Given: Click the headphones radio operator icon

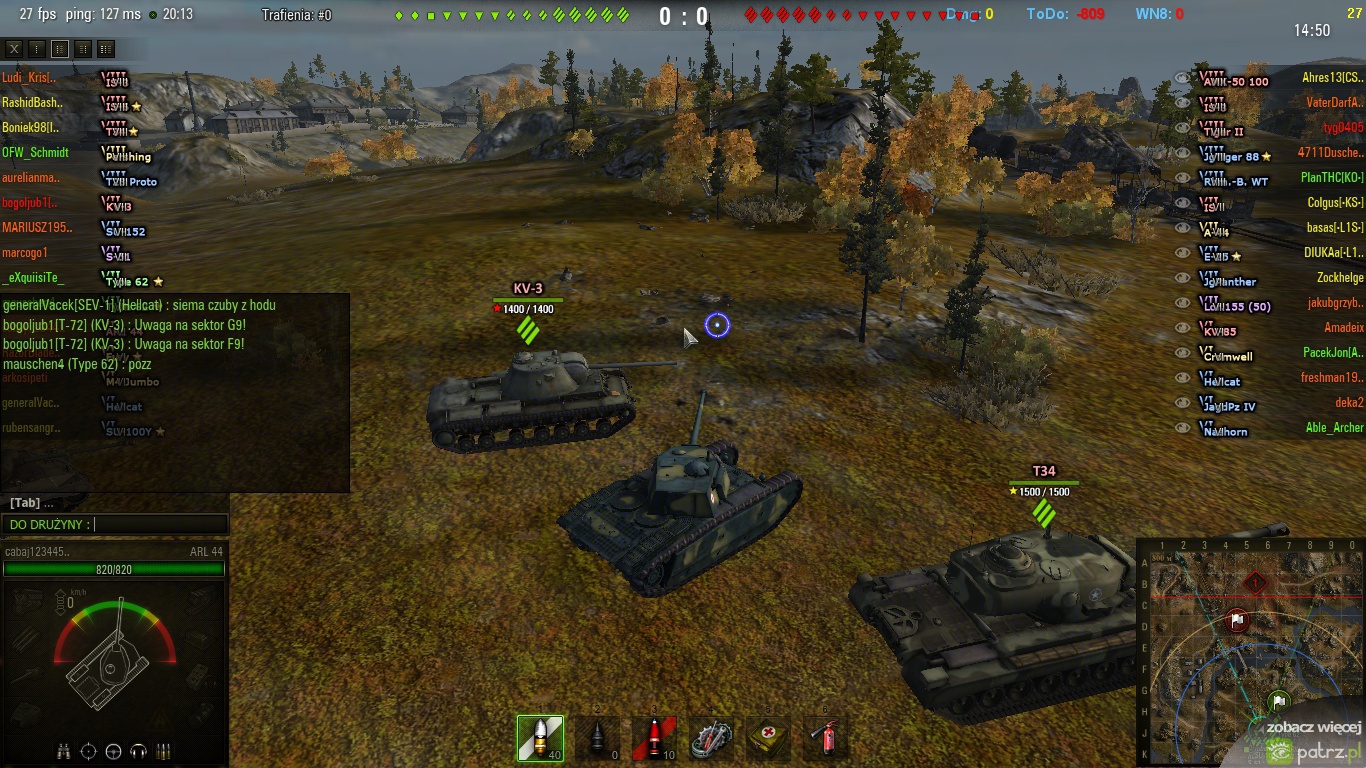Looking at the screenshot, I should point(138,751).
